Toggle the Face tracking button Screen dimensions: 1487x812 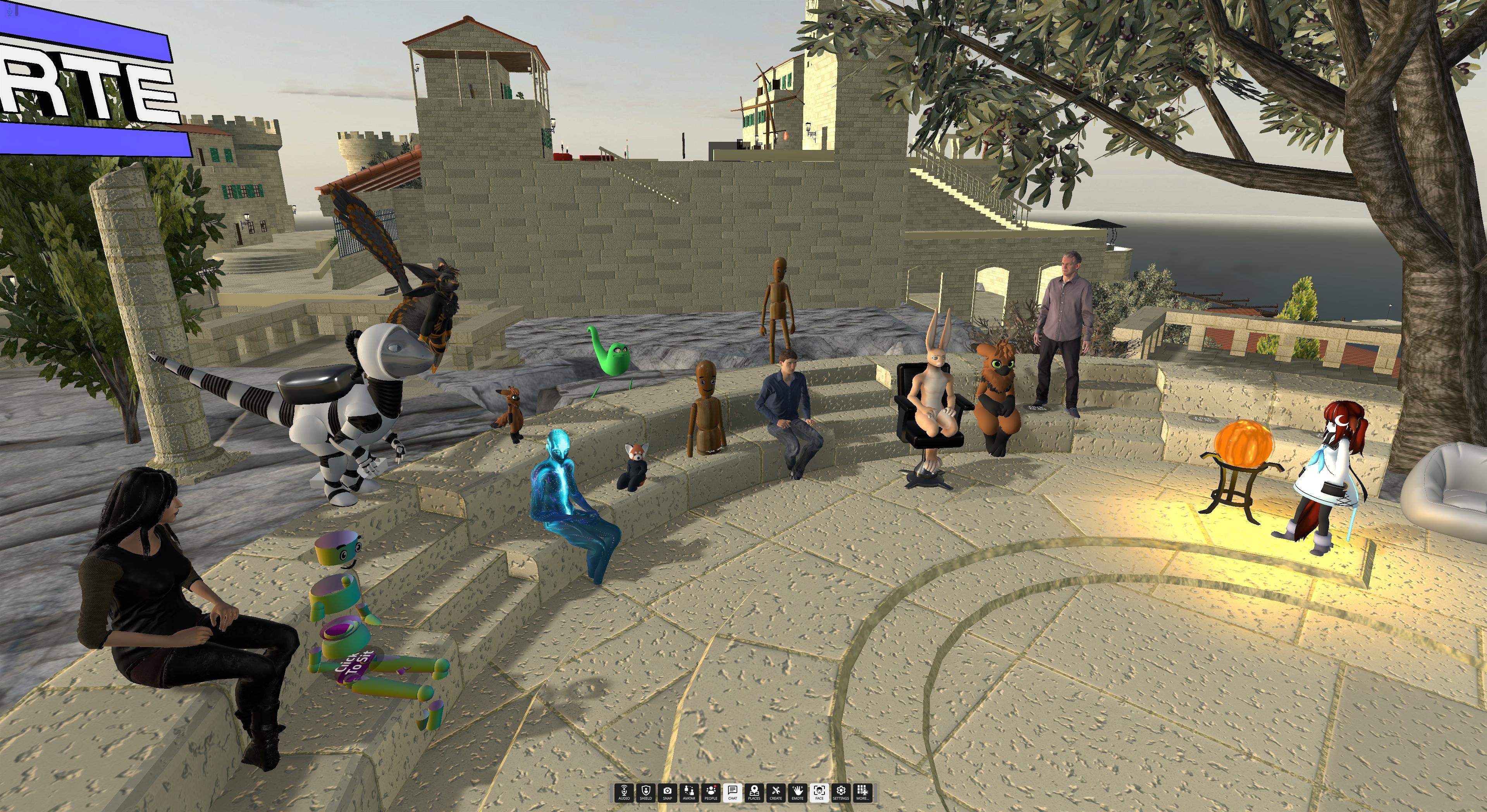point(819,792)
